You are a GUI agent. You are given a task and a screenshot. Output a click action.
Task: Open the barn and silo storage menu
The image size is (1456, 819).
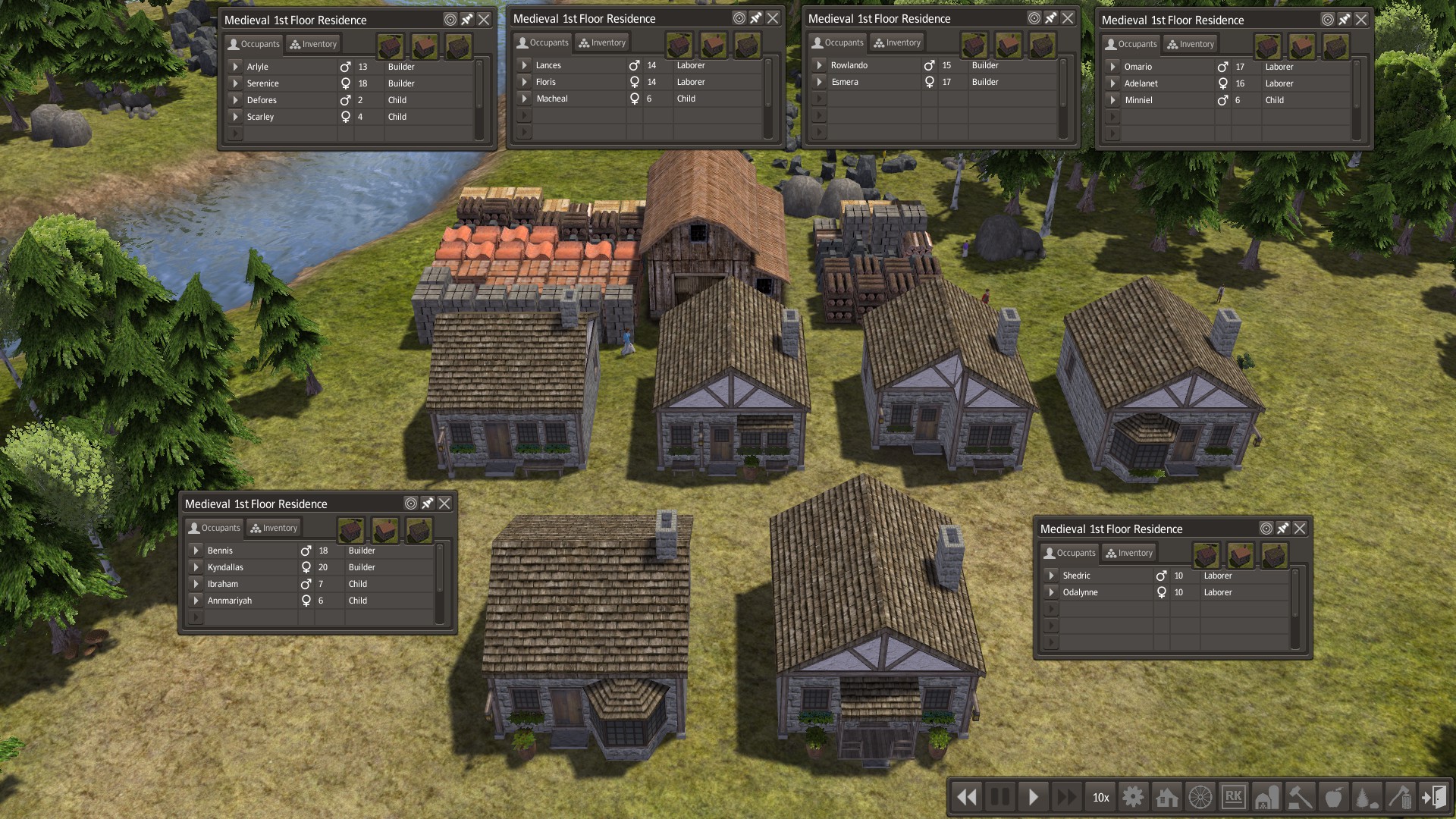[x=1267, y=797]
